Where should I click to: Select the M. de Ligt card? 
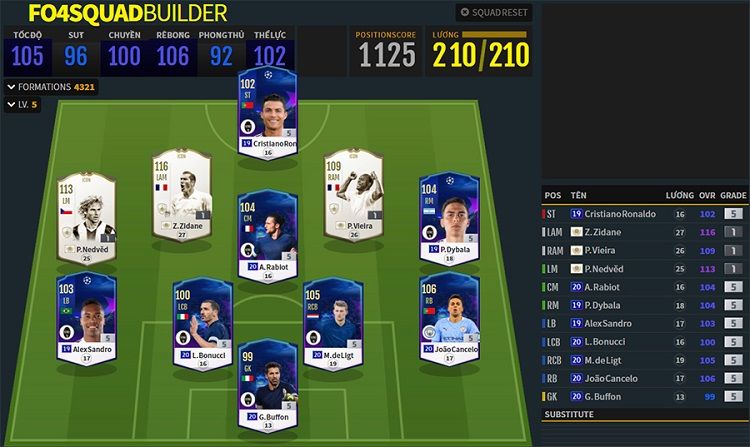click(x=333, y=322)
